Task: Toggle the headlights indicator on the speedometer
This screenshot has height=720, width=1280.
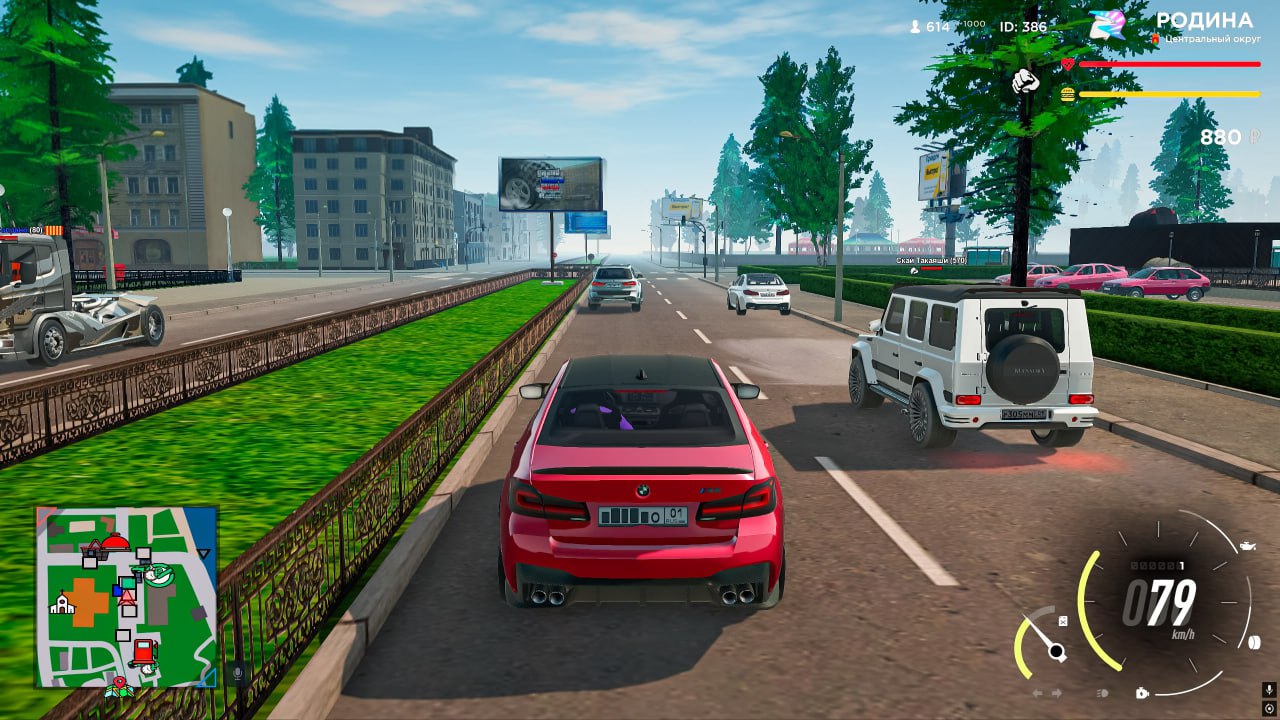Action: (x=1104, y=692)
